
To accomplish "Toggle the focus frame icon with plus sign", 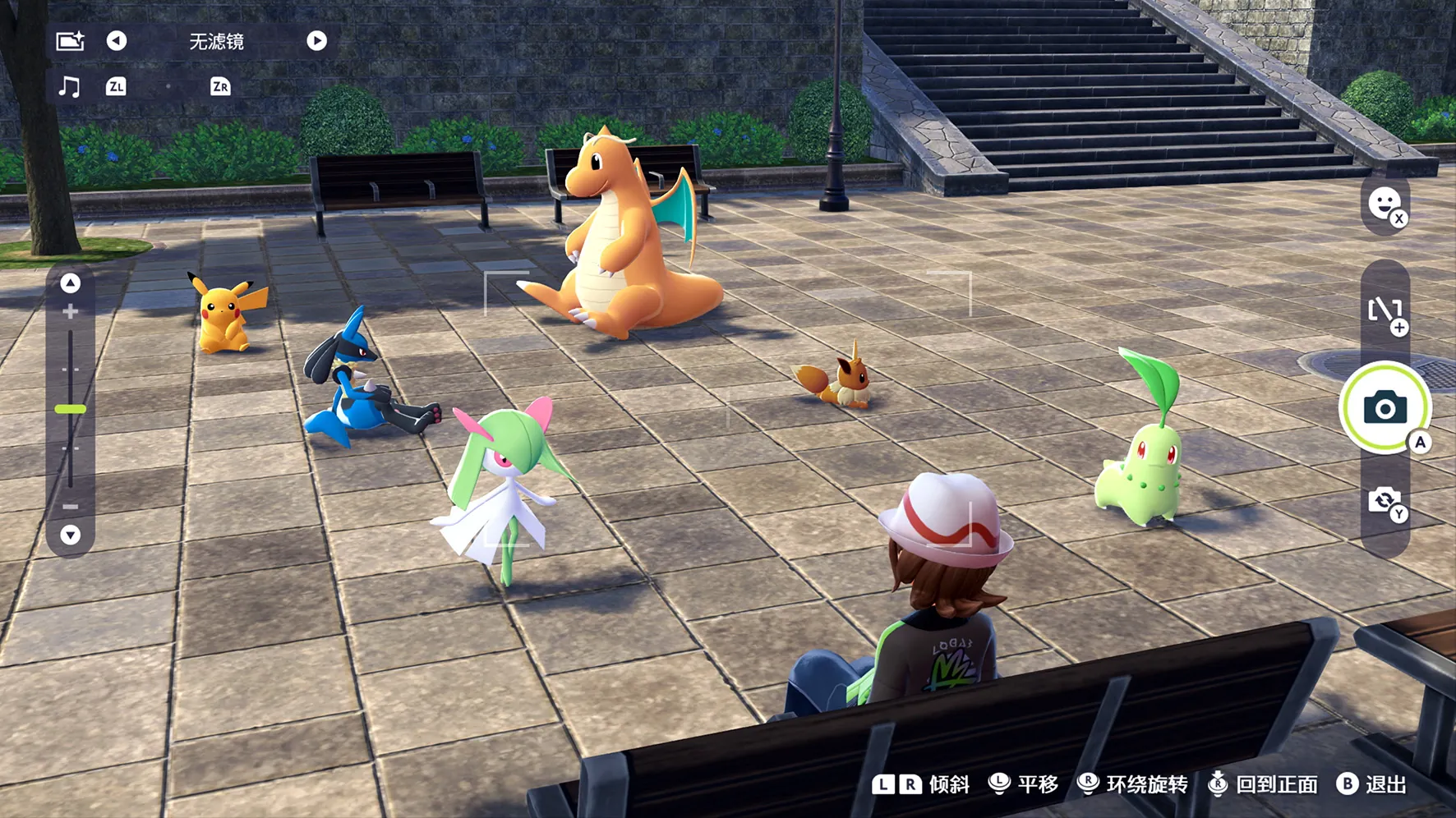I will pos(1385,312).
